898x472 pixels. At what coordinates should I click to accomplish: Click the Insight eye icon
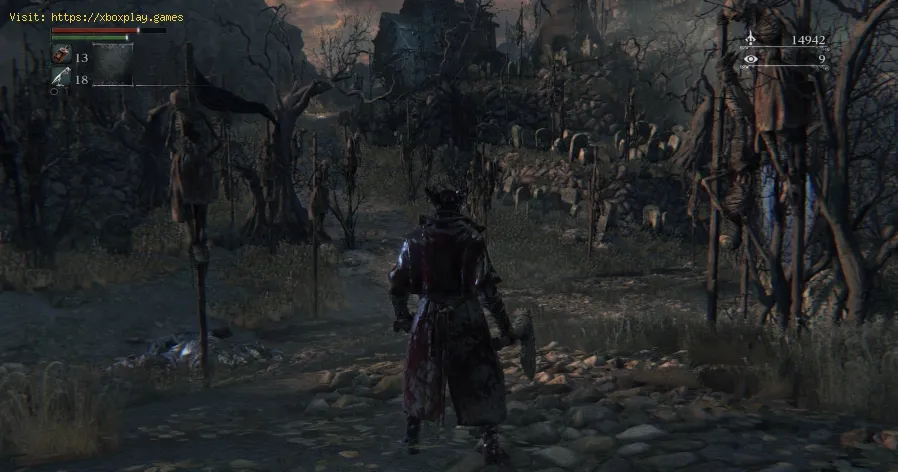coord(750,59)
